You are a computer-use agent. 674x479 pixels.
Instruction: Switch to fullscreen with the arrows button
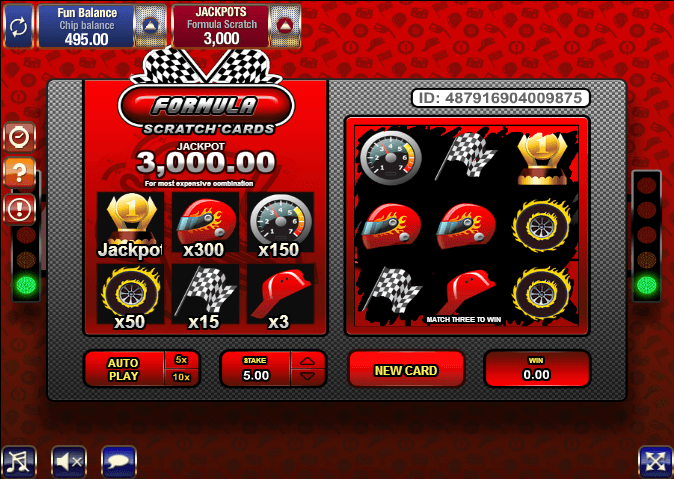(x=655, y=461)
